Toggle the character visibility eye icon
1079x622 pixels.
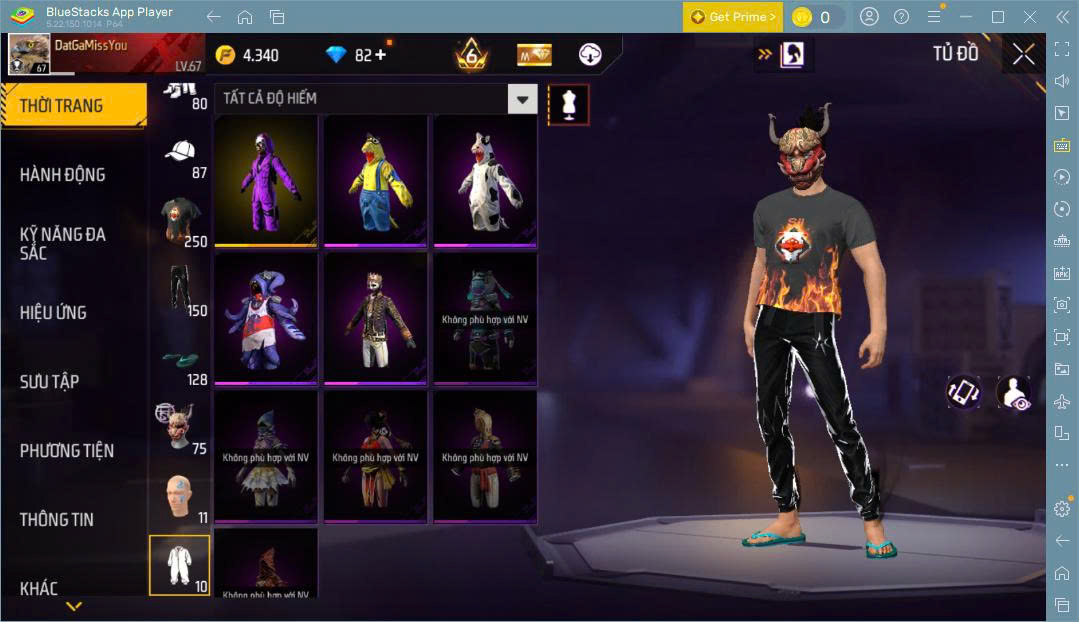(x=1013, y=392)
